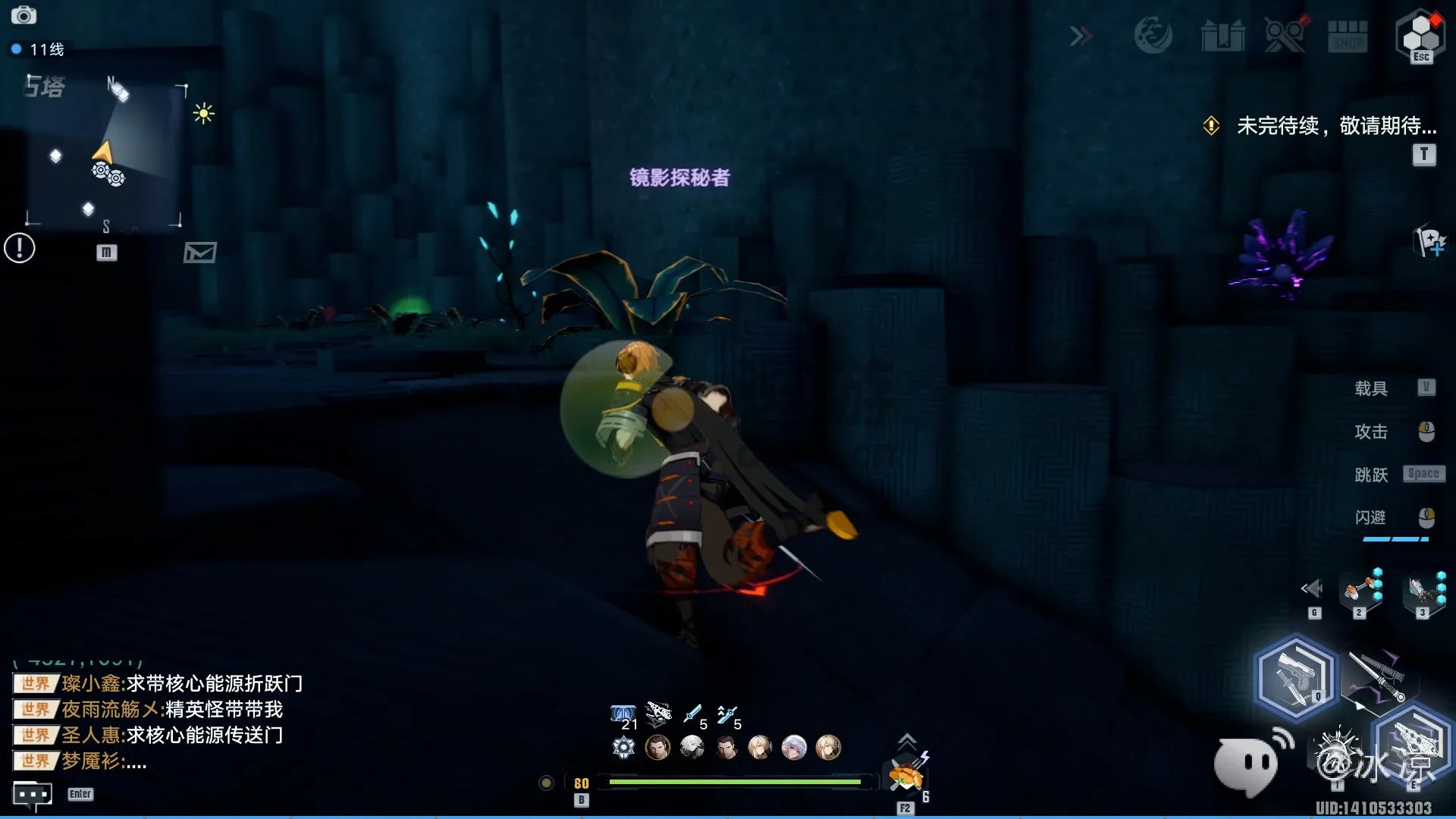Use the orange jetpack relic slot

tap(1360, 590)
